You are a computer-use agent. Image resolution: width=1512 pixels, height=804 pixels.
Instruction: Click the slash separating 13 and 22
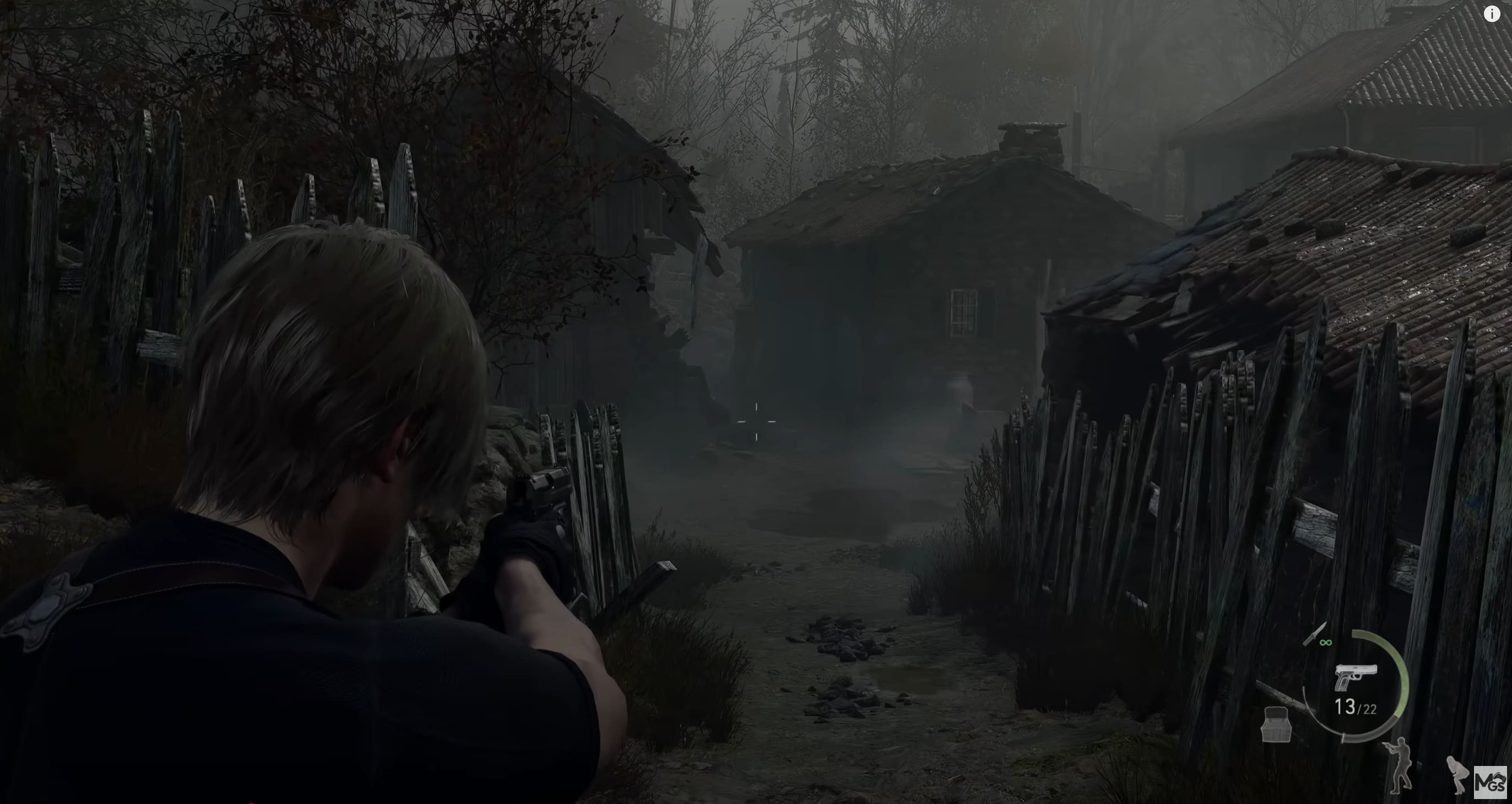[x=1359, y=708]
